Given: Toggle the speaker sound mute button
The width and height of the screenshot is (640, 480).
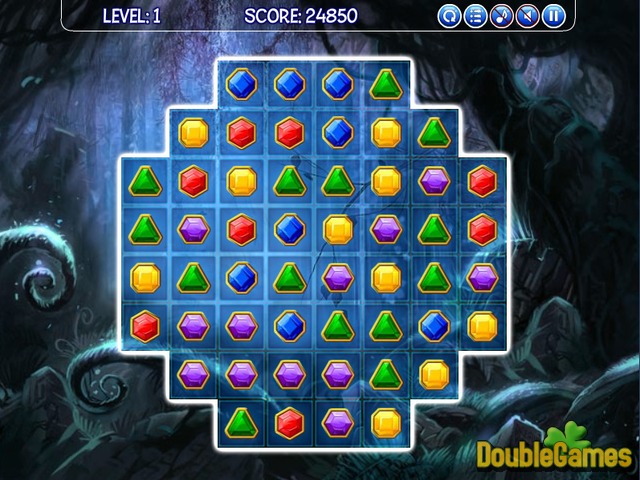Looking at the screenshot, I should click(528, 16).
